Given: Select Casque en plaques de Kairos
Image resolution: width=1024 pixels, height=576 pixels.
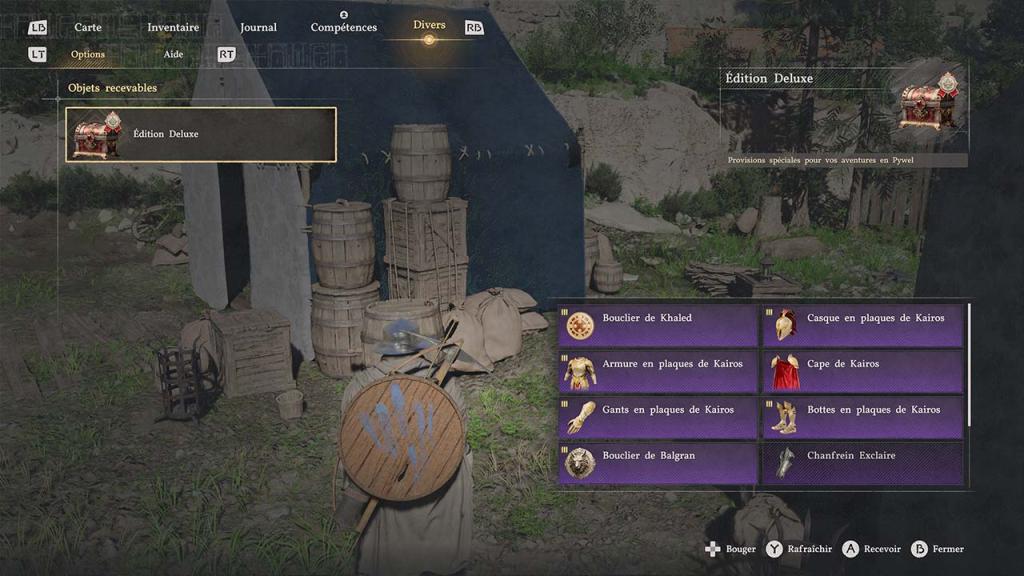Looking at the screenshot, I should (863, 326).
